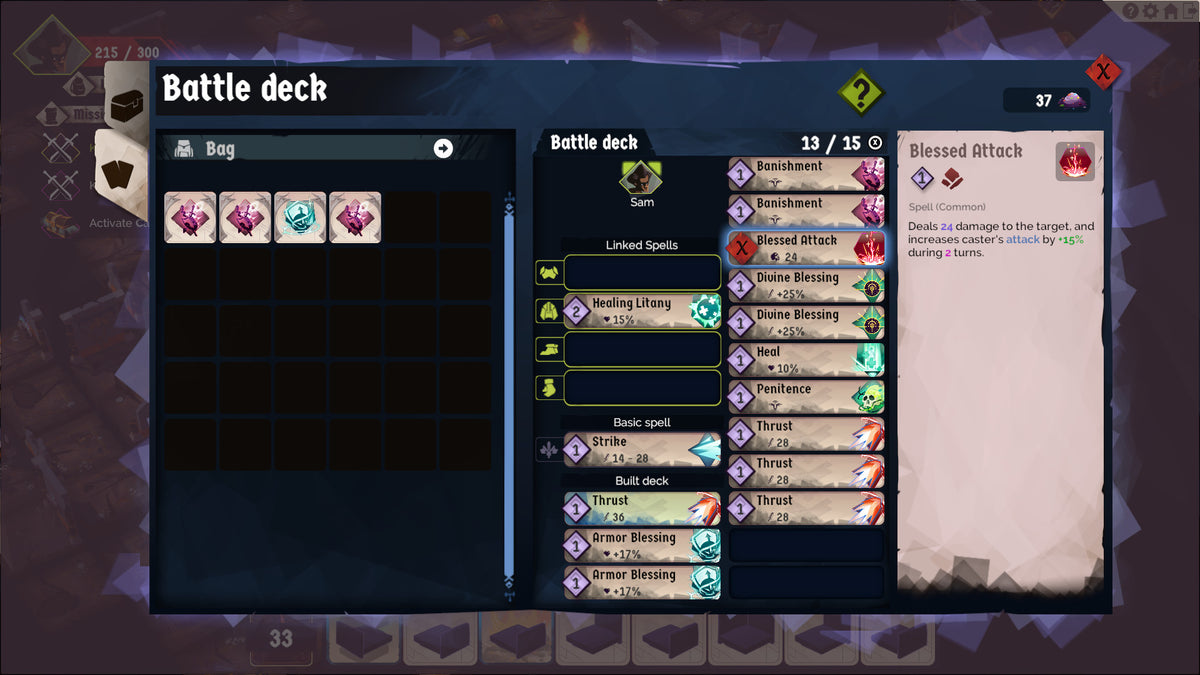Close the Battle deck window
Image resolution: width=1200 pixels, height=675 pixels.
(1103, 72)
